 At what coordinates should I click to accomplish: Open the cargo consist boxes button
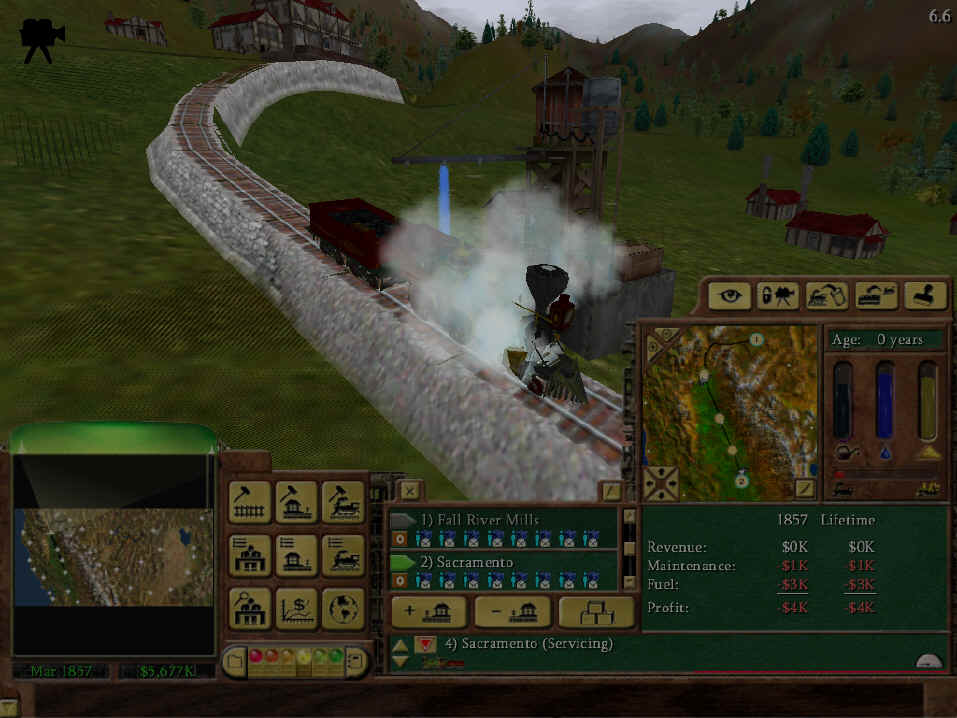pyautogui.click(x=596, y=612)
